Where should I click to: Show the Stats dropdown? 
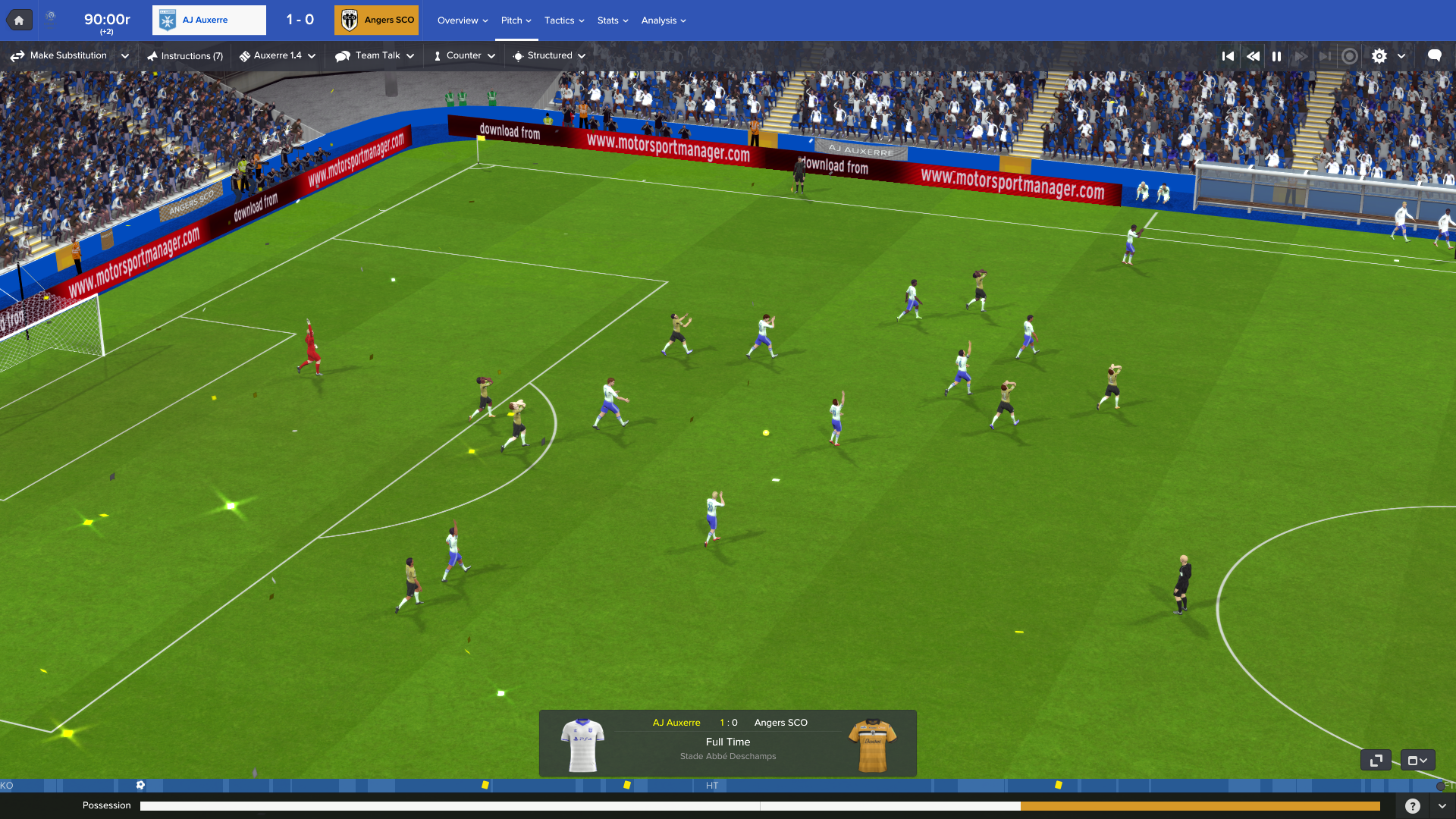point(612,20)
